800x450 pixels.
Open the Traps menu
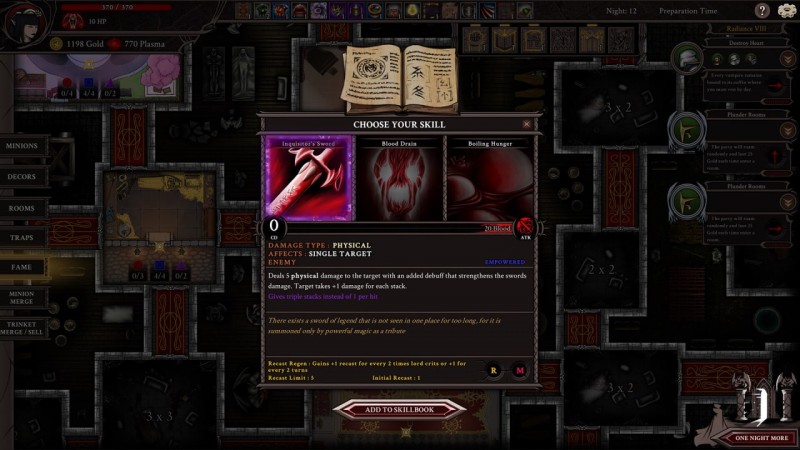(x=22, y=238)
